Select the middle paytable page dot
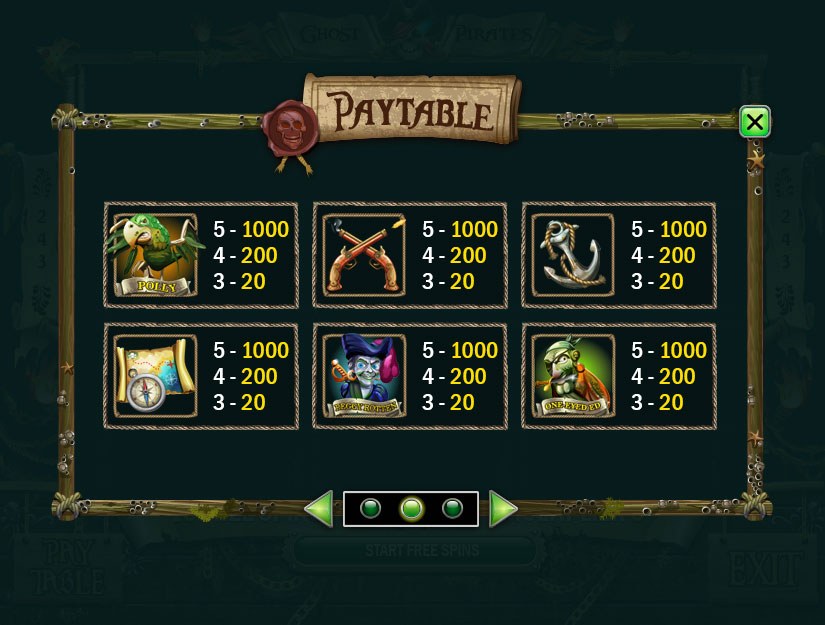The height and width of the screenshot is (625, 825). point(411,509)
